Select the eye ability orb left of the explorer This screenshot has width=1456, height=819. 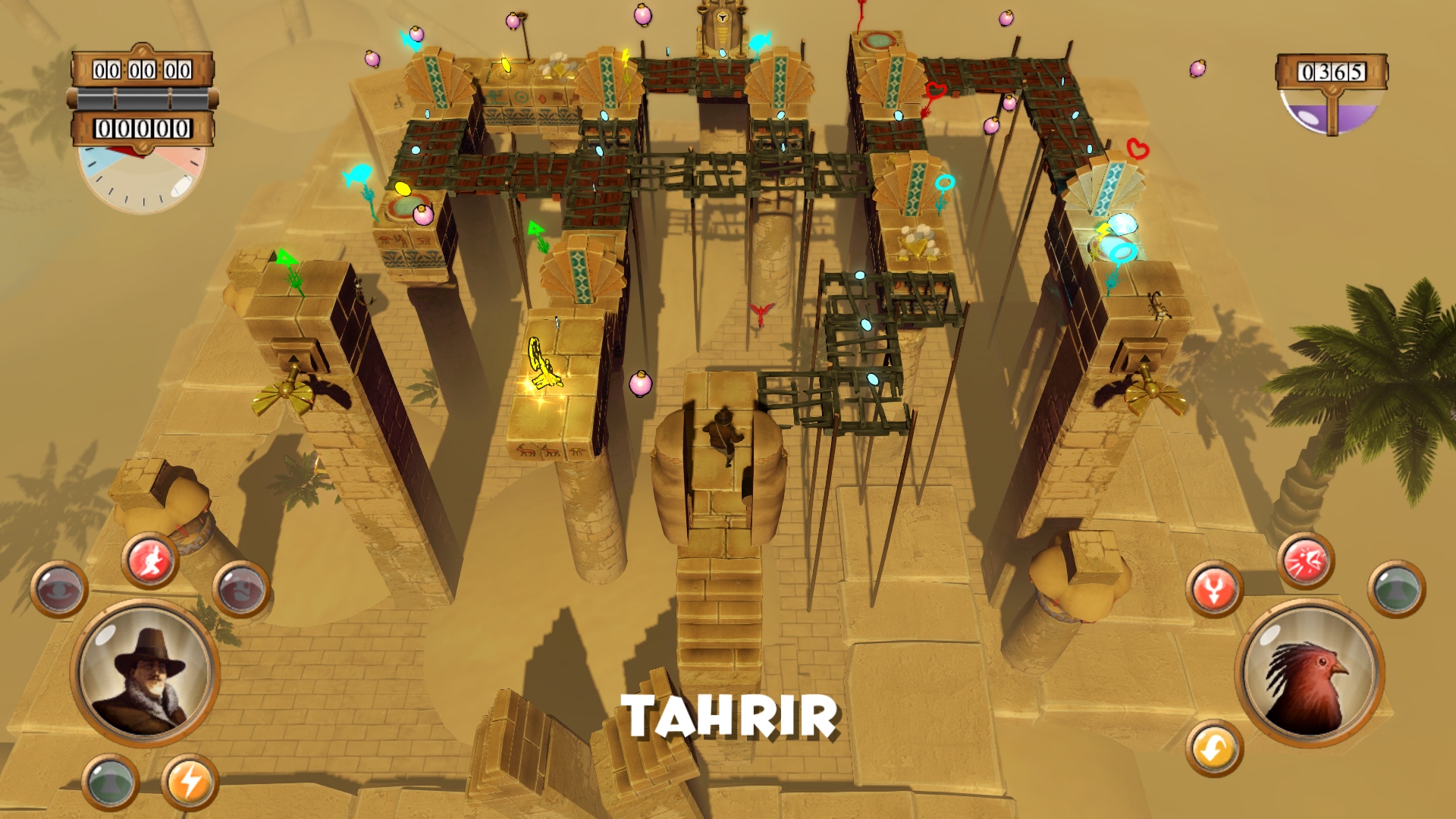pos(58,587)
